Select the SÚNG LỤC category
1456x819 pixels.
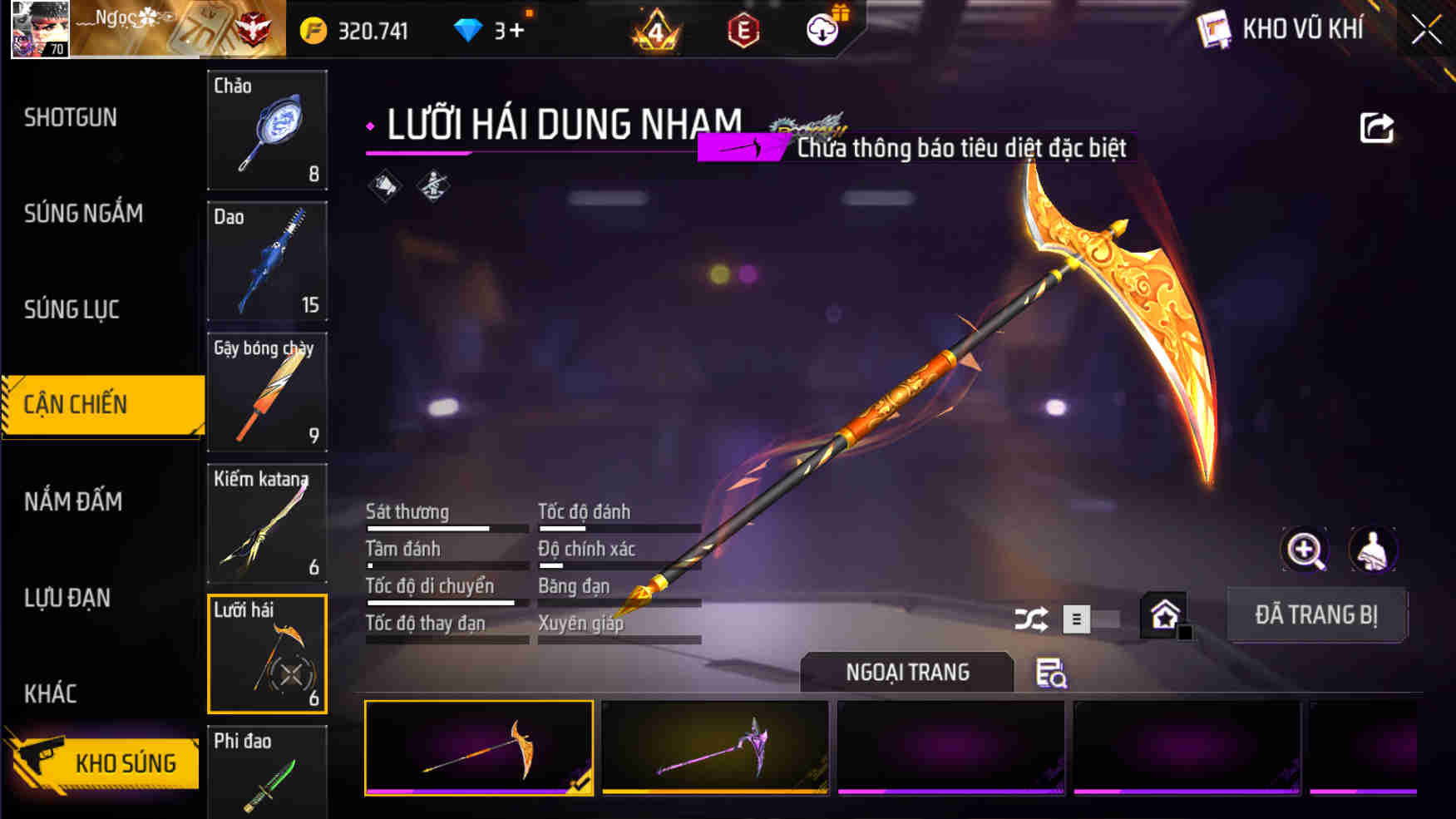pos(69,308)
